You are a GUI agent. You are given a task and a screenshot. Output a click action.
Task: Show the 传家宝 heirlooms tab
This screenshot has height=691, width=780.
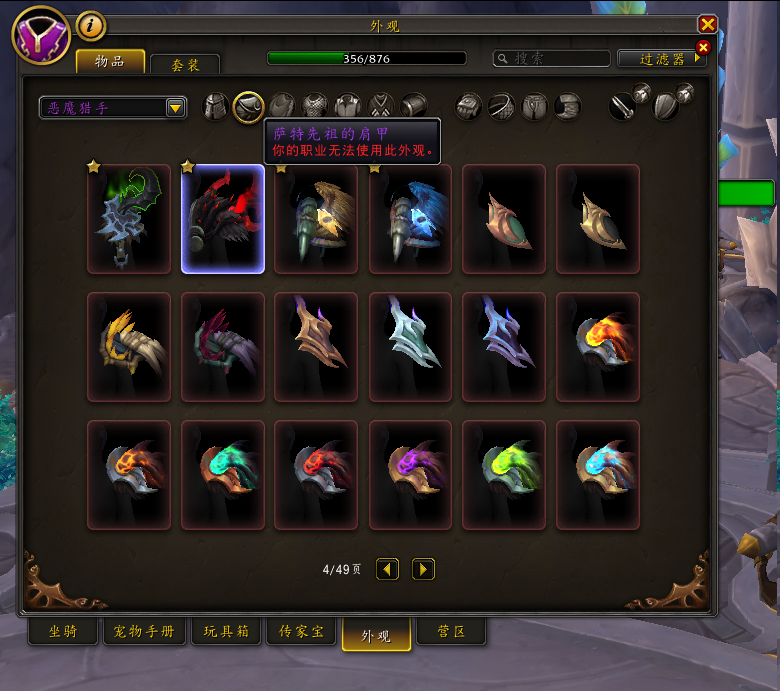pos(300,632)
